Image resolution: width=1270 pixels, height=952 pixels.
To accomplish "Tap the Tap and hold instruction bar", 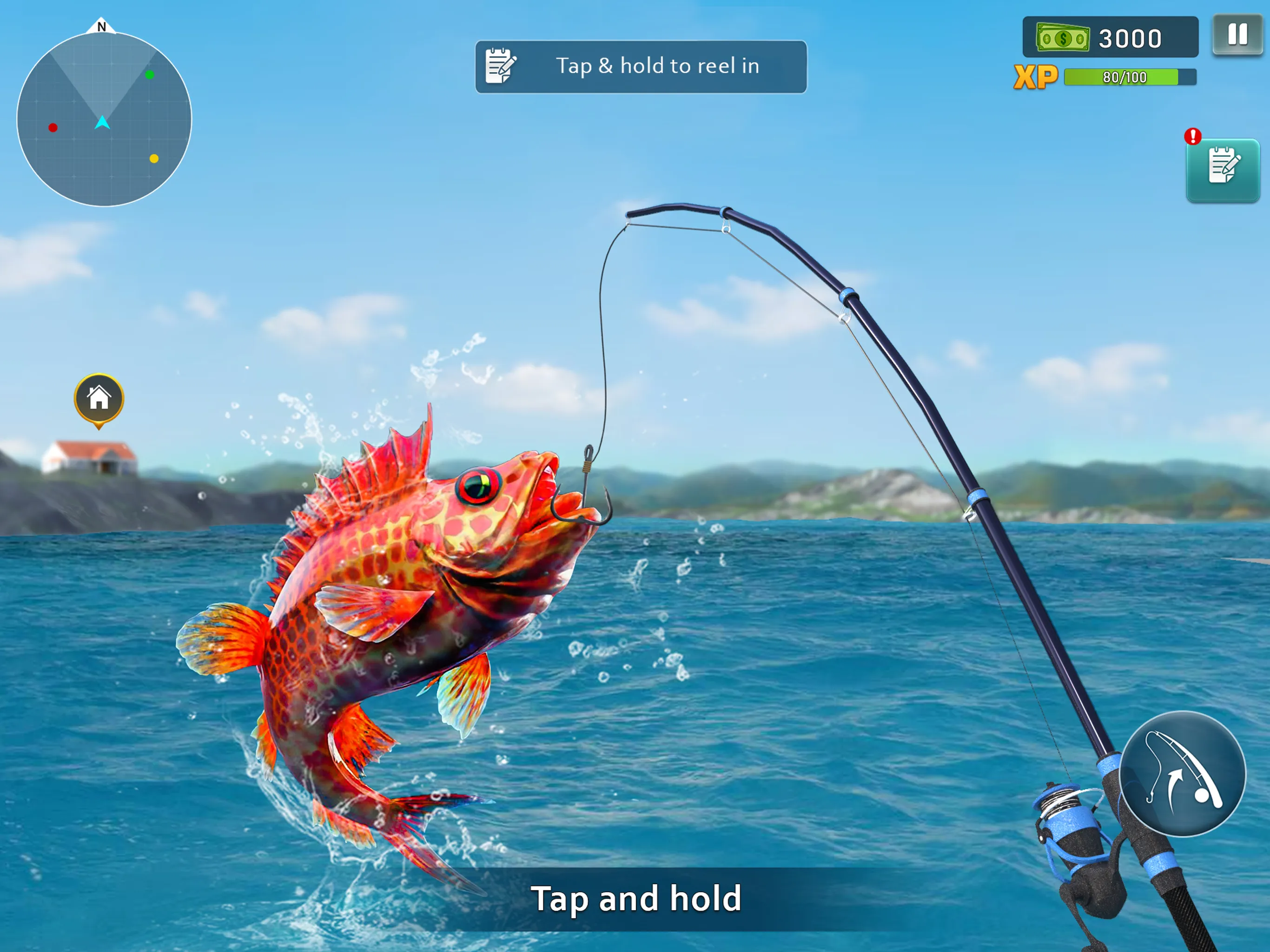I will [635, 900].
